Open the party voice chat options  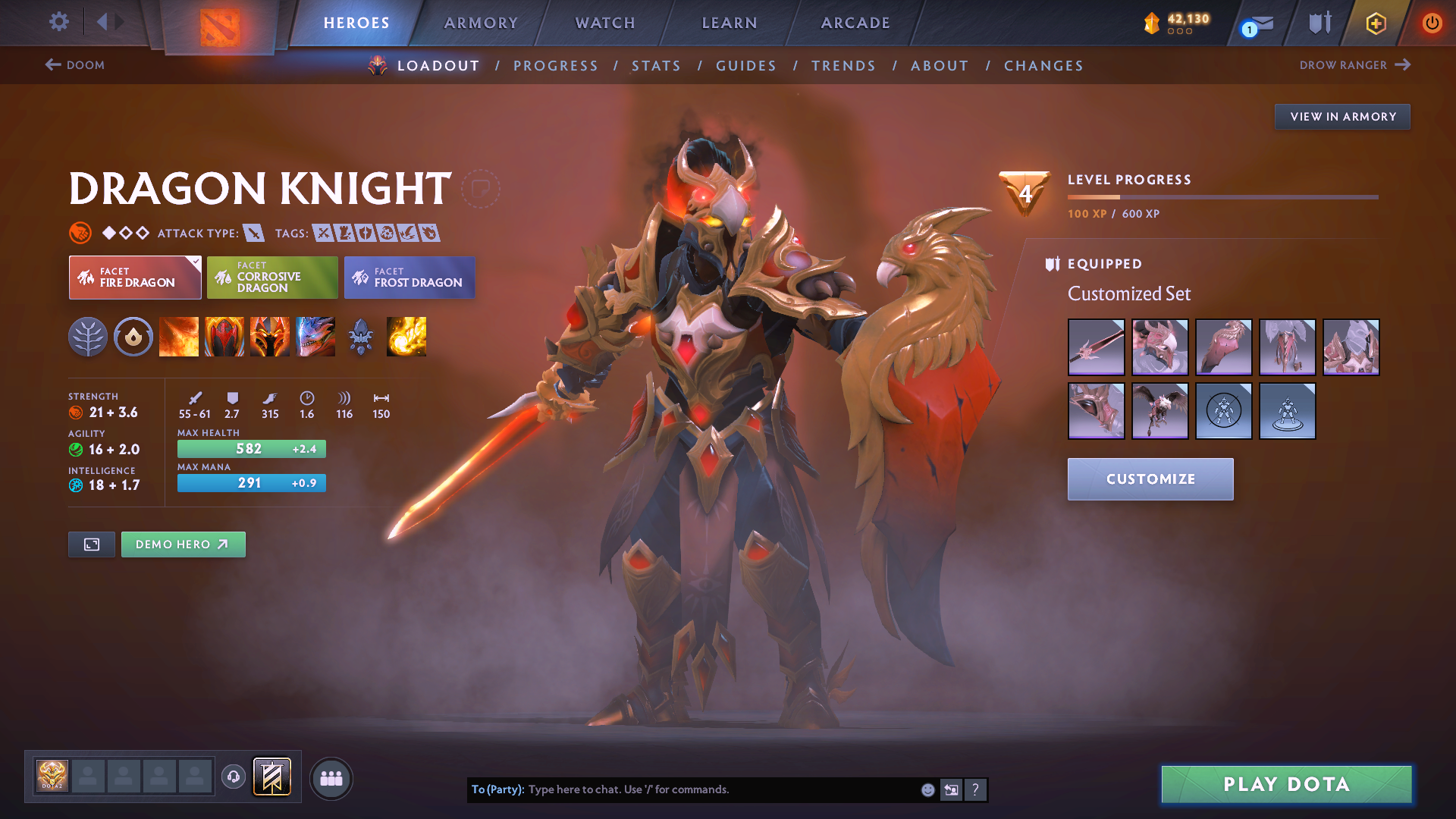233,778
